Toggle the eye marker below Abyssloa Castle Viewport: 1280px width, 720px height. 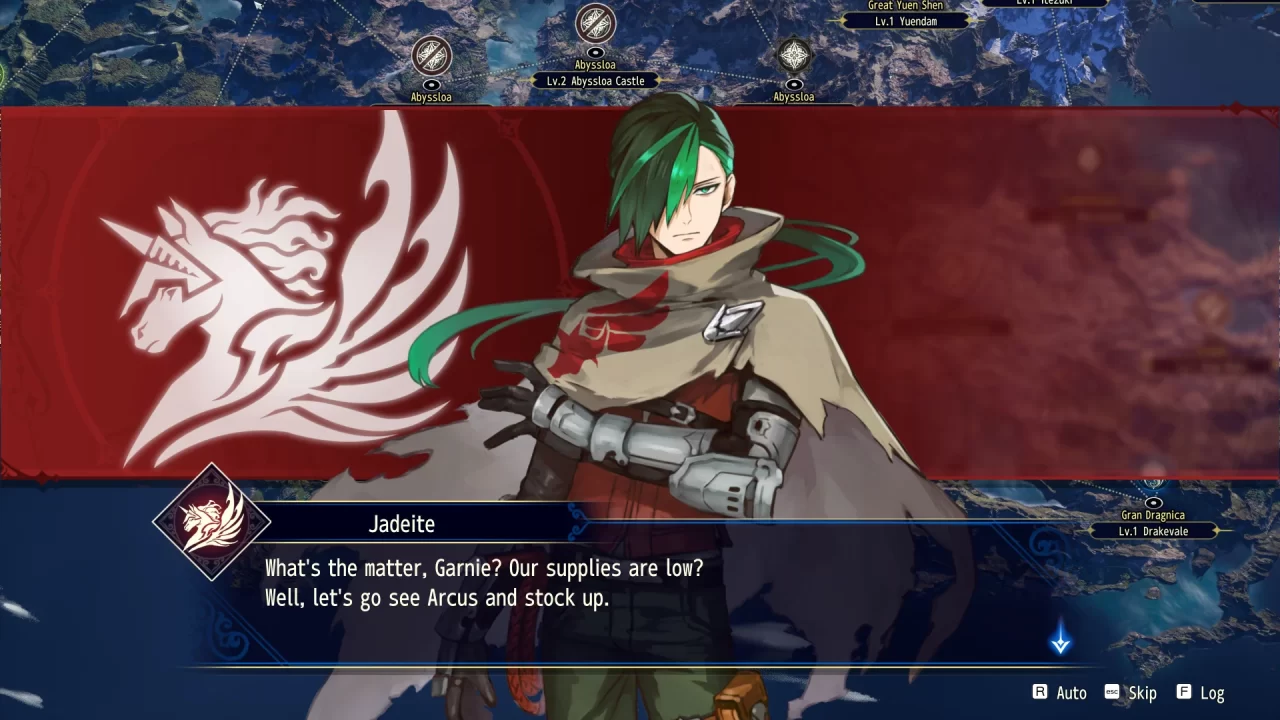[x=595, y=51]
